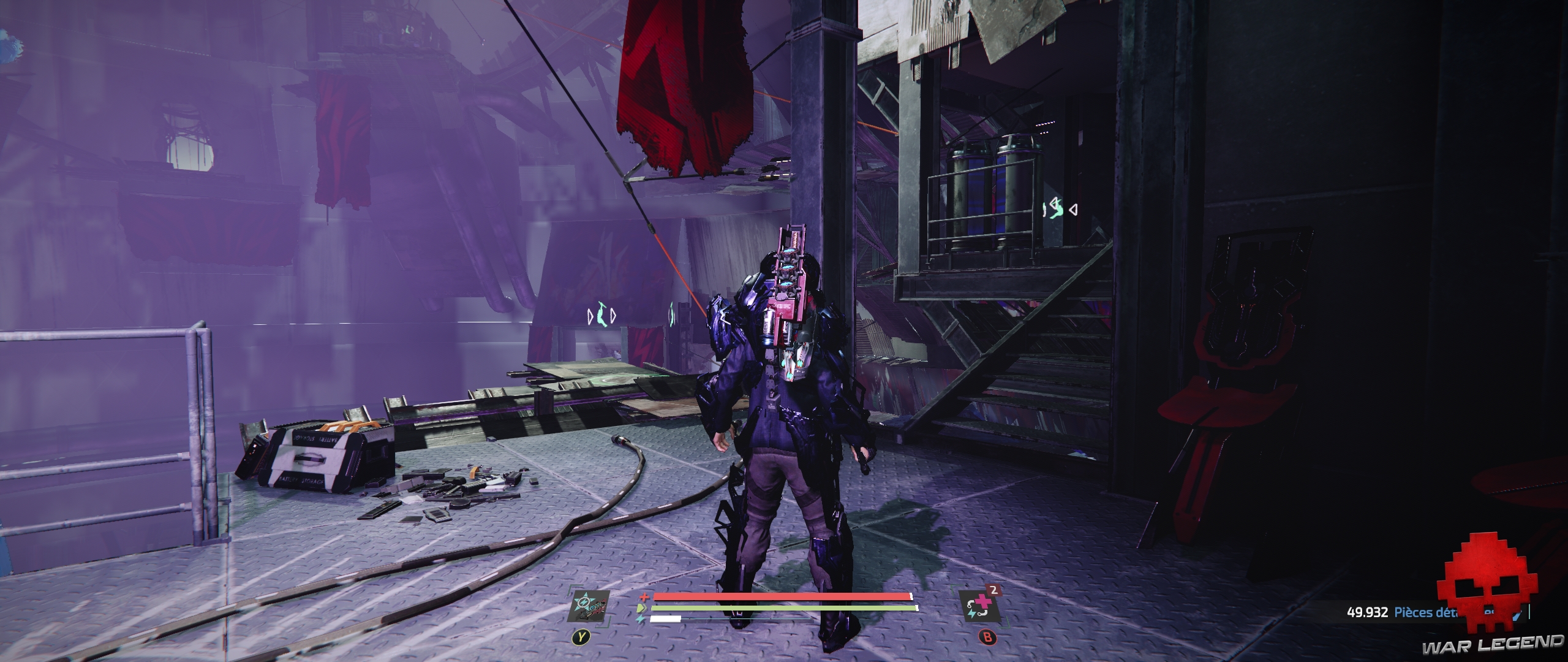Click the 2 quantity badge on the injectable slot

(x=994, y=590)
